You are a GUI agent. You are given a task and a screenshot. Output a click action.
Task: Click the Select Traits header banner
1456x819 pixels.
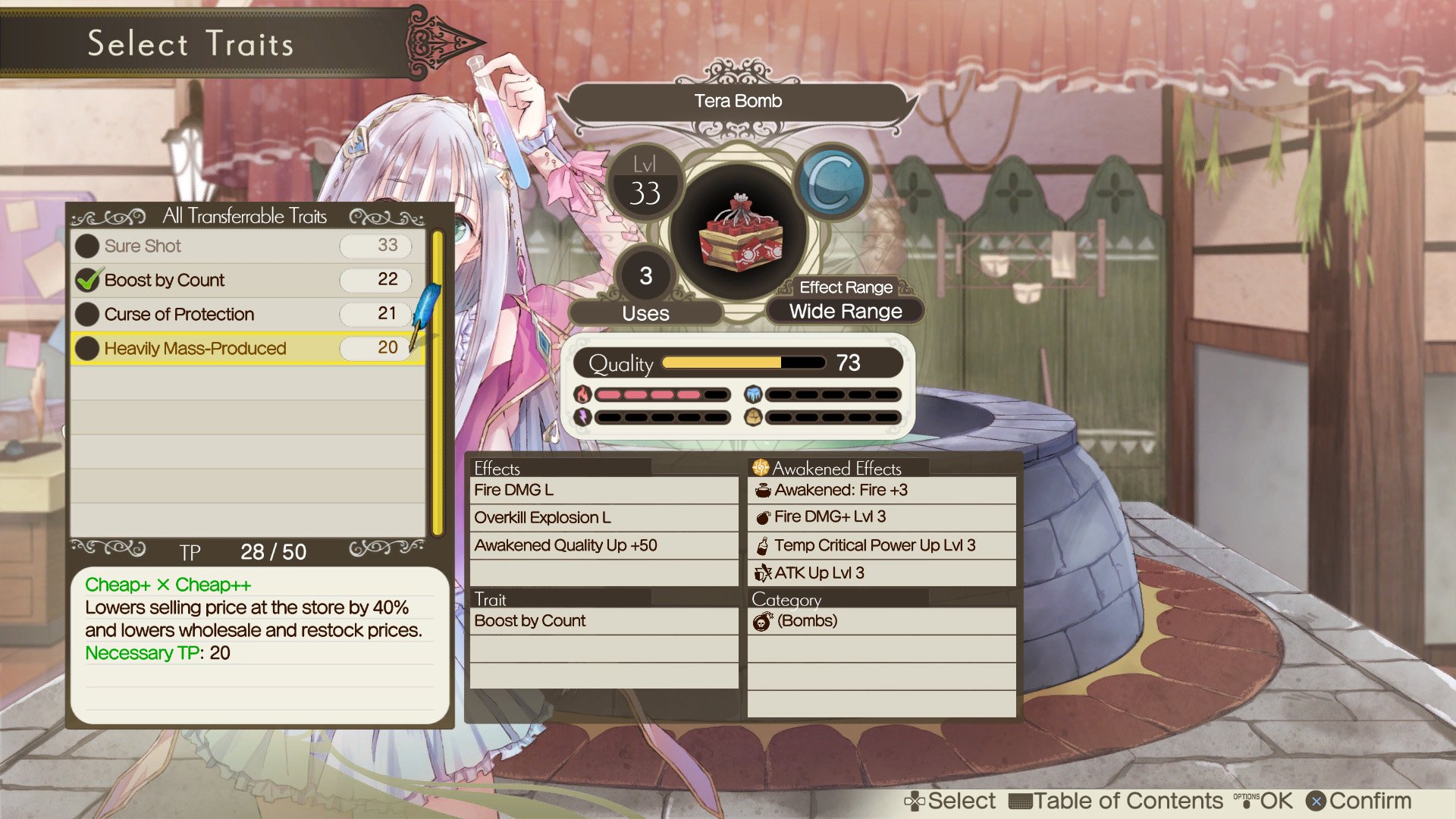(x=190, y=44)
